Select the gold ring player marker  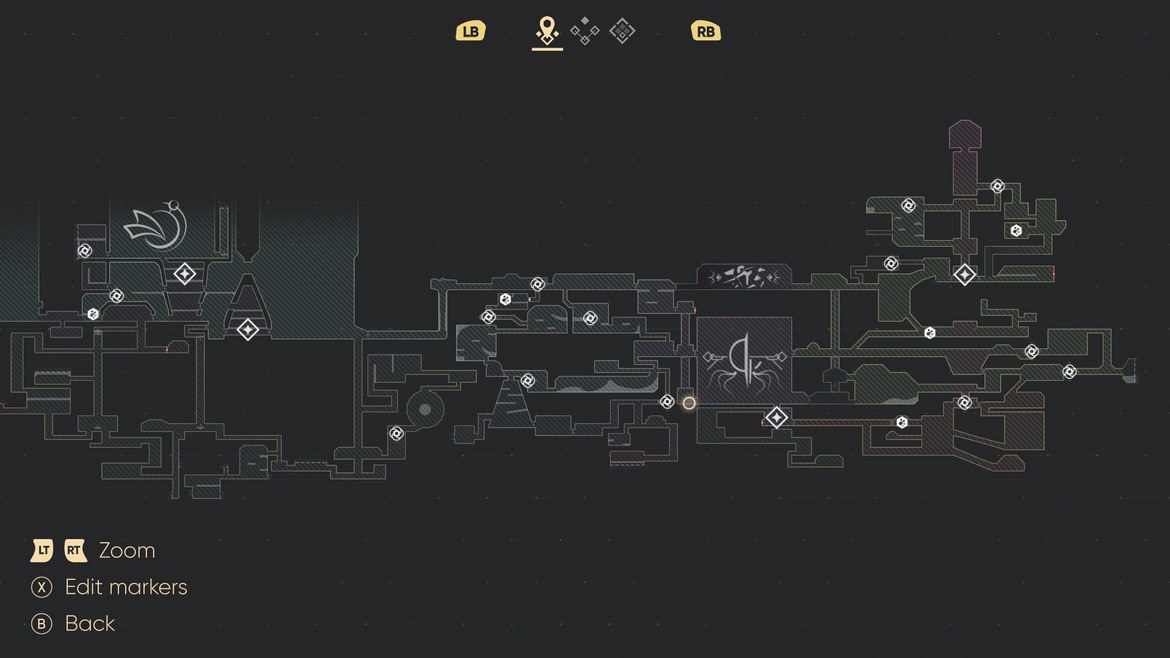(689, 403)
